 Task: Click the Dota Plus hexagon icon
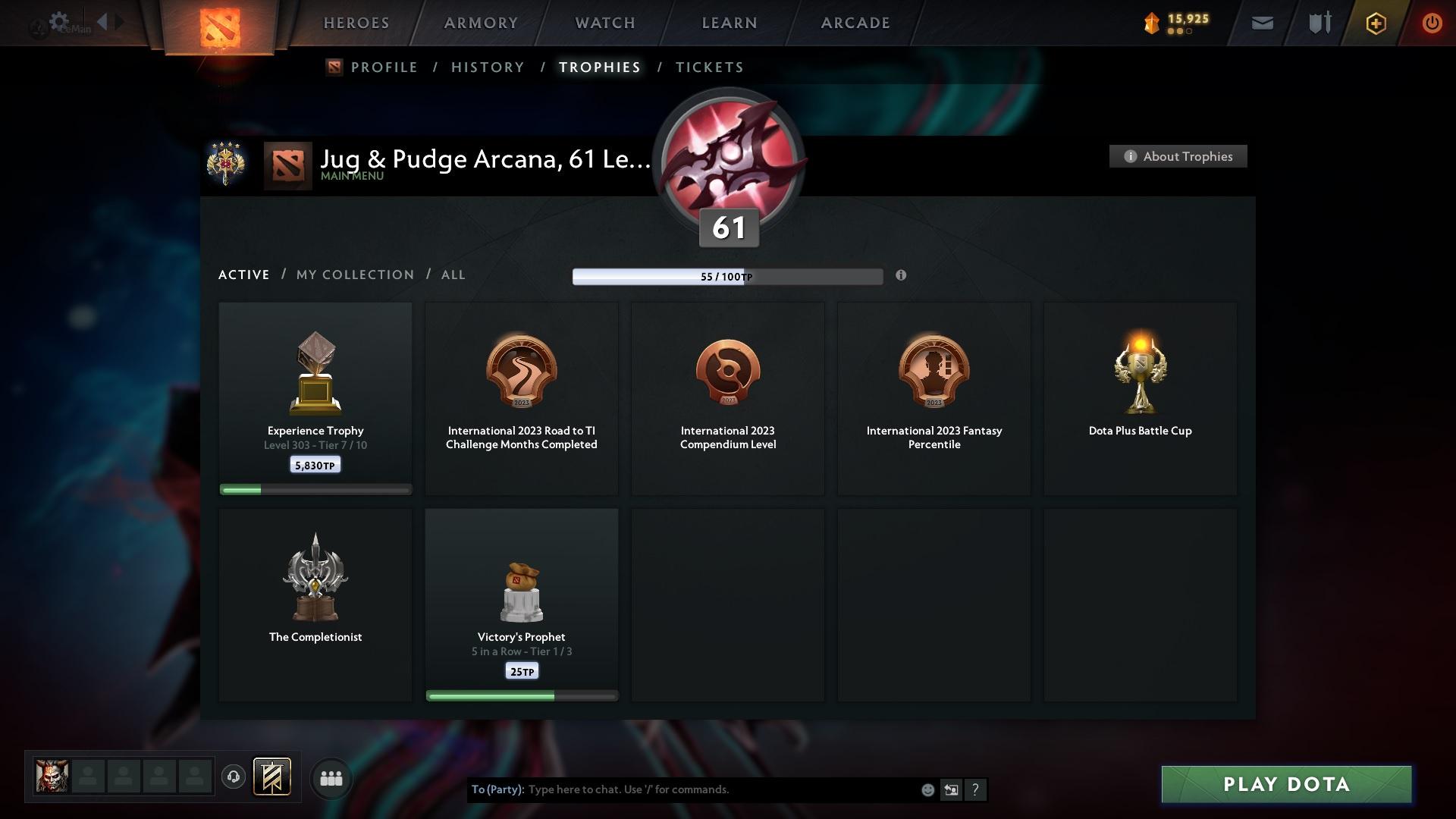point(1375,23)
